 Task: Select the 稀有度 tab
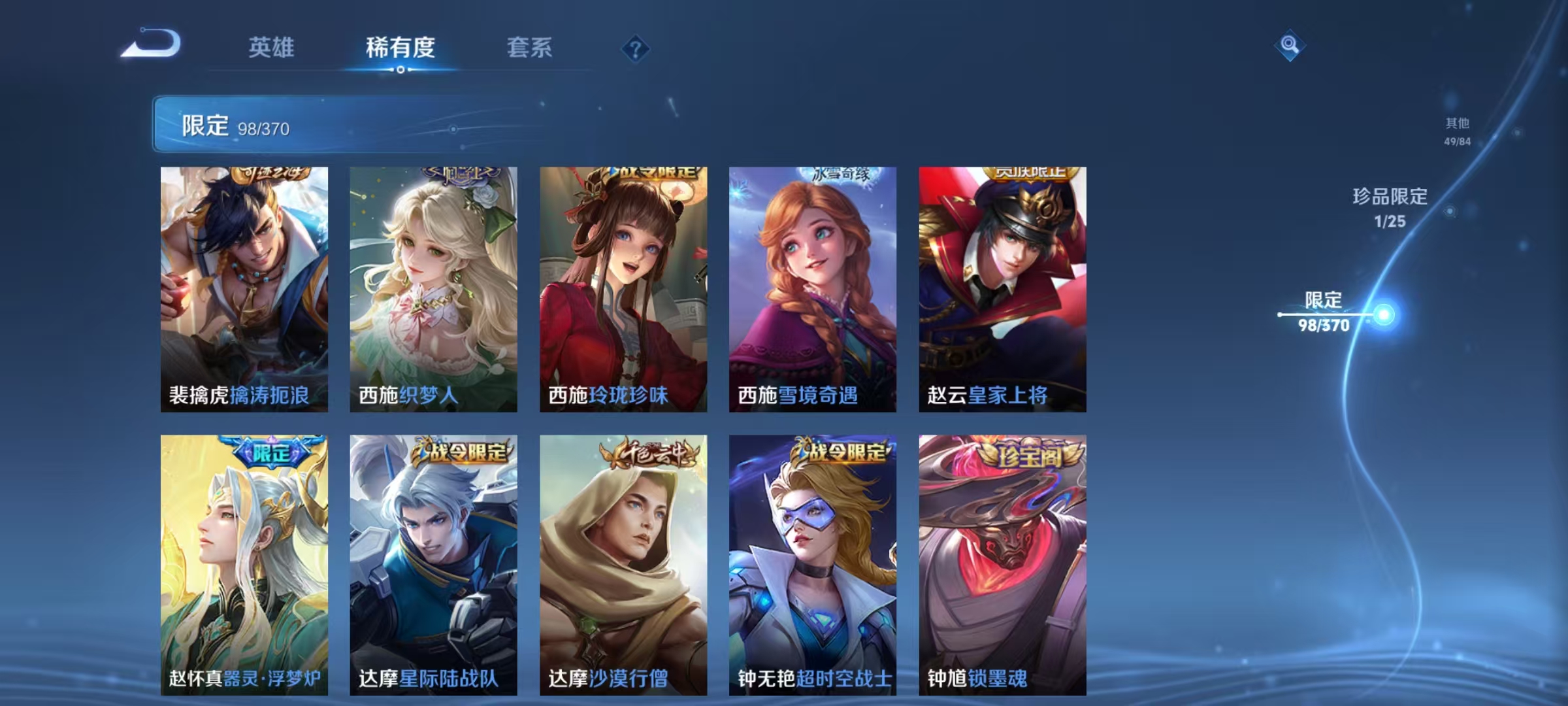pos(400,48)
